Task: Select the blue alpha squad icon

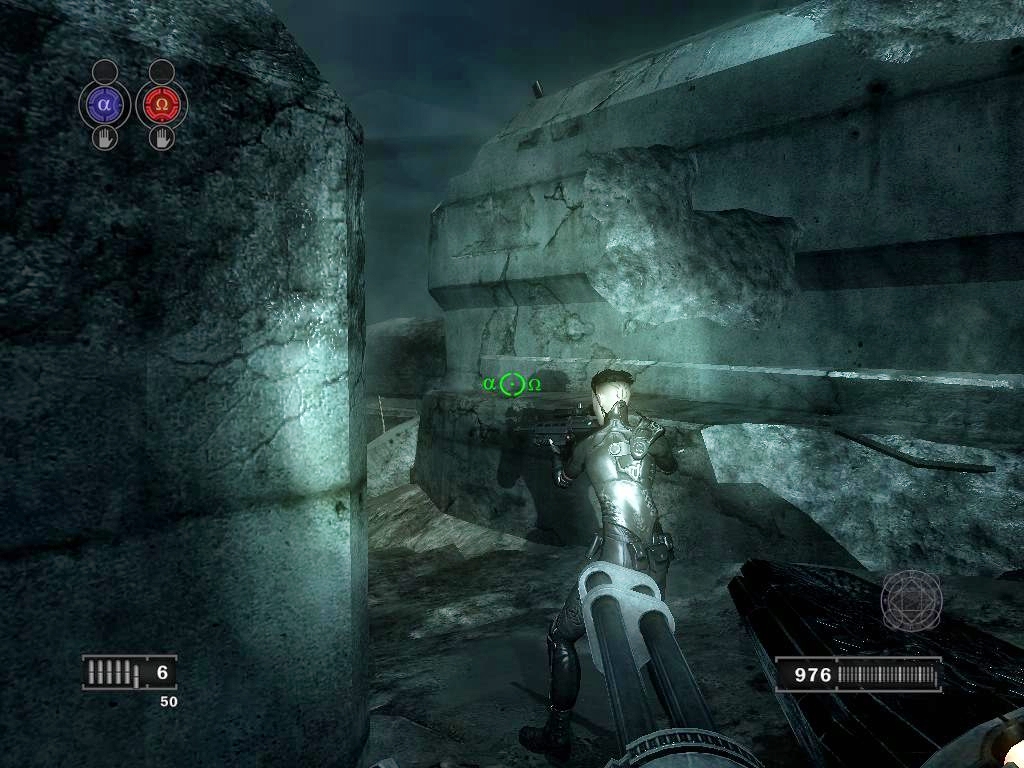Action: click(105, 103)
